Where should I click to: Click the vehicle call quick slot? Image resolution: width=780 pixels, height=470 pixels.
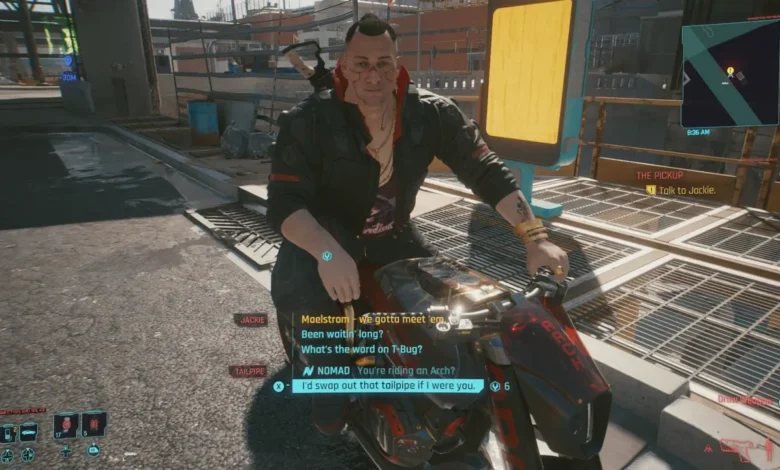click(27, 432)
